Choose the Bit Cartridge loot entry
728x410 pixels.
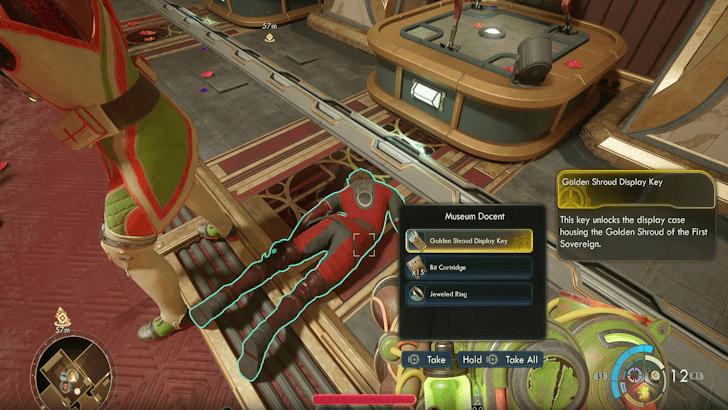point(469,267)
